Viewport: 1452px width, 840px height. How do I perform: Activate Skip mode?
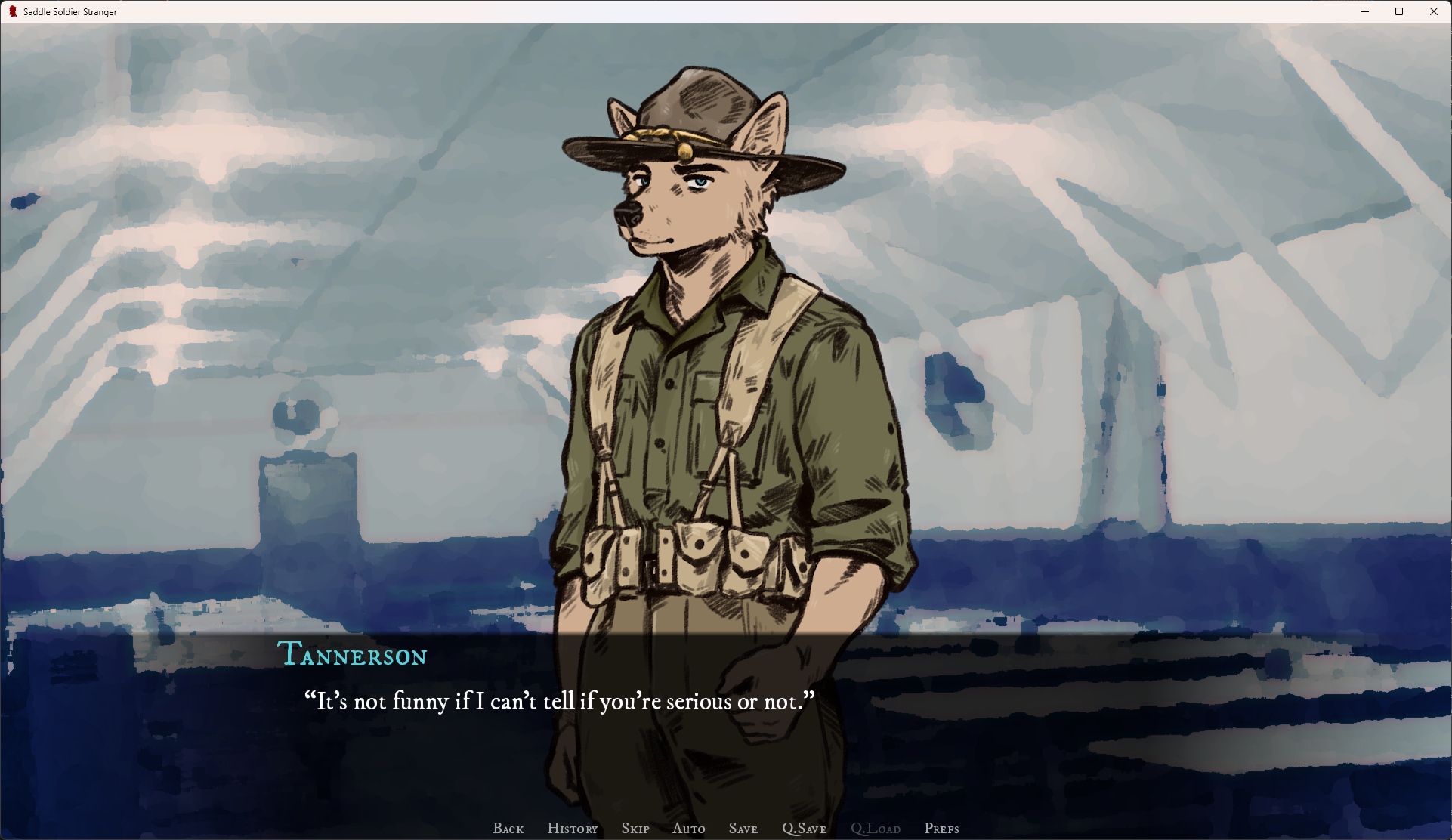635,829
